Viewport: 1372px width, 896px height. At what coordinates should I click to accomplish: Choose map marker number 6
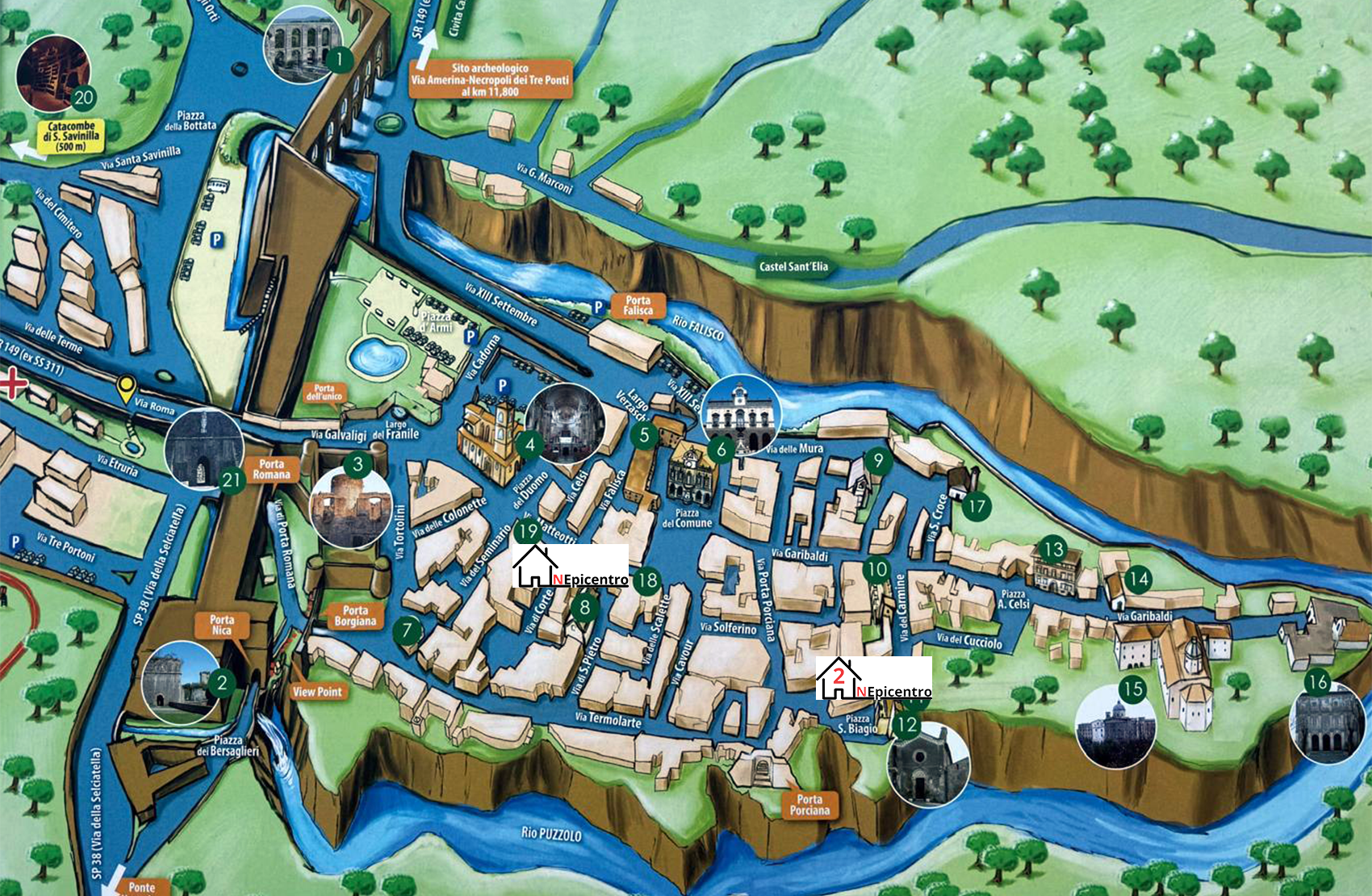click(721, 449)
